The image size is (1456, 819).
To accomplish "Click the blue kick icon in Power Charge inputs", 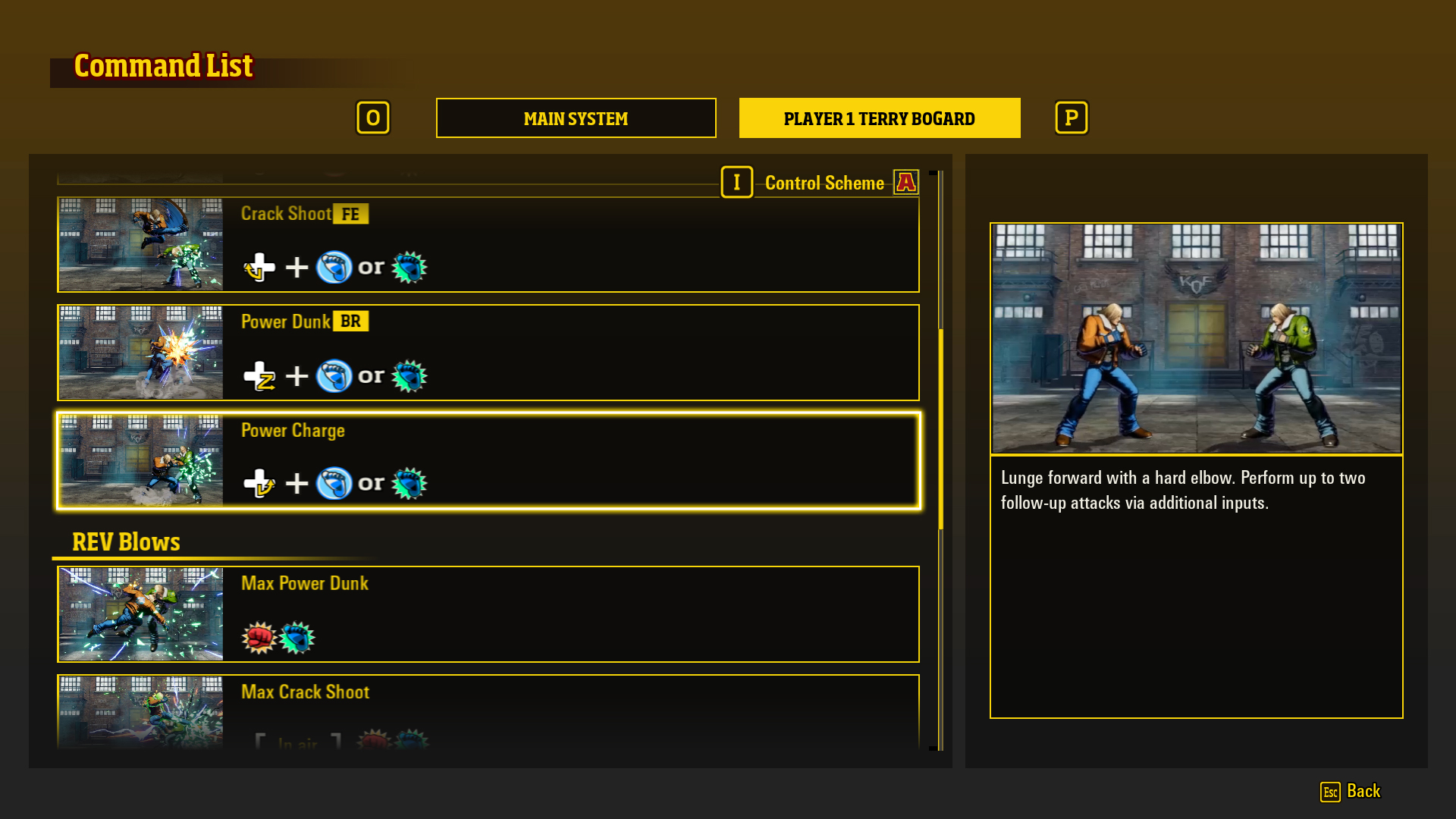I will coord(335,483).
